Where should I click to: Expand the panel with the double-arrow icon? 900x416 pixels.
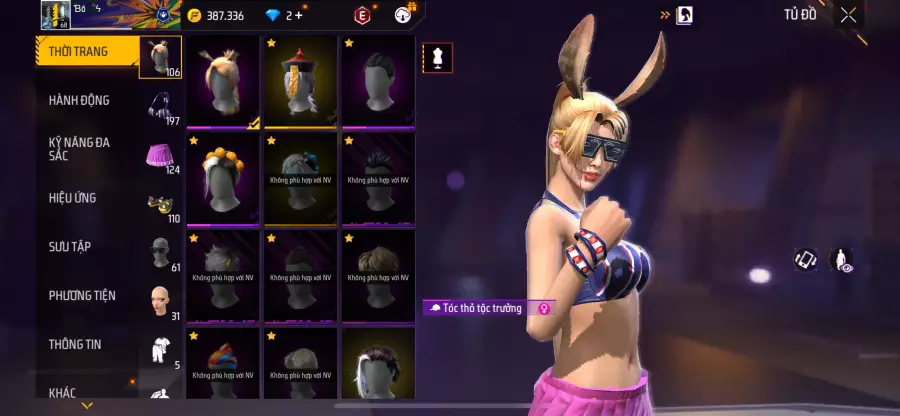[665, 15]
